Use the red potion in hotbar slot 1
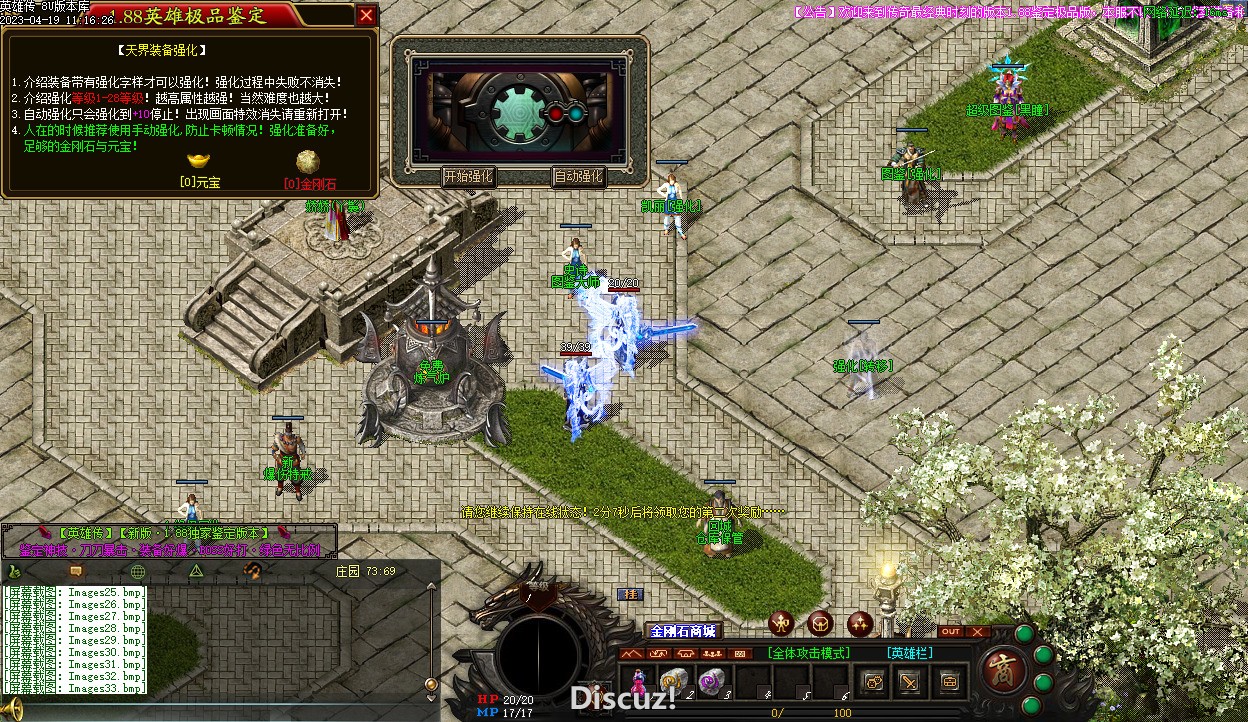The height and width of the screenshot is (722, 1248). 637,681
